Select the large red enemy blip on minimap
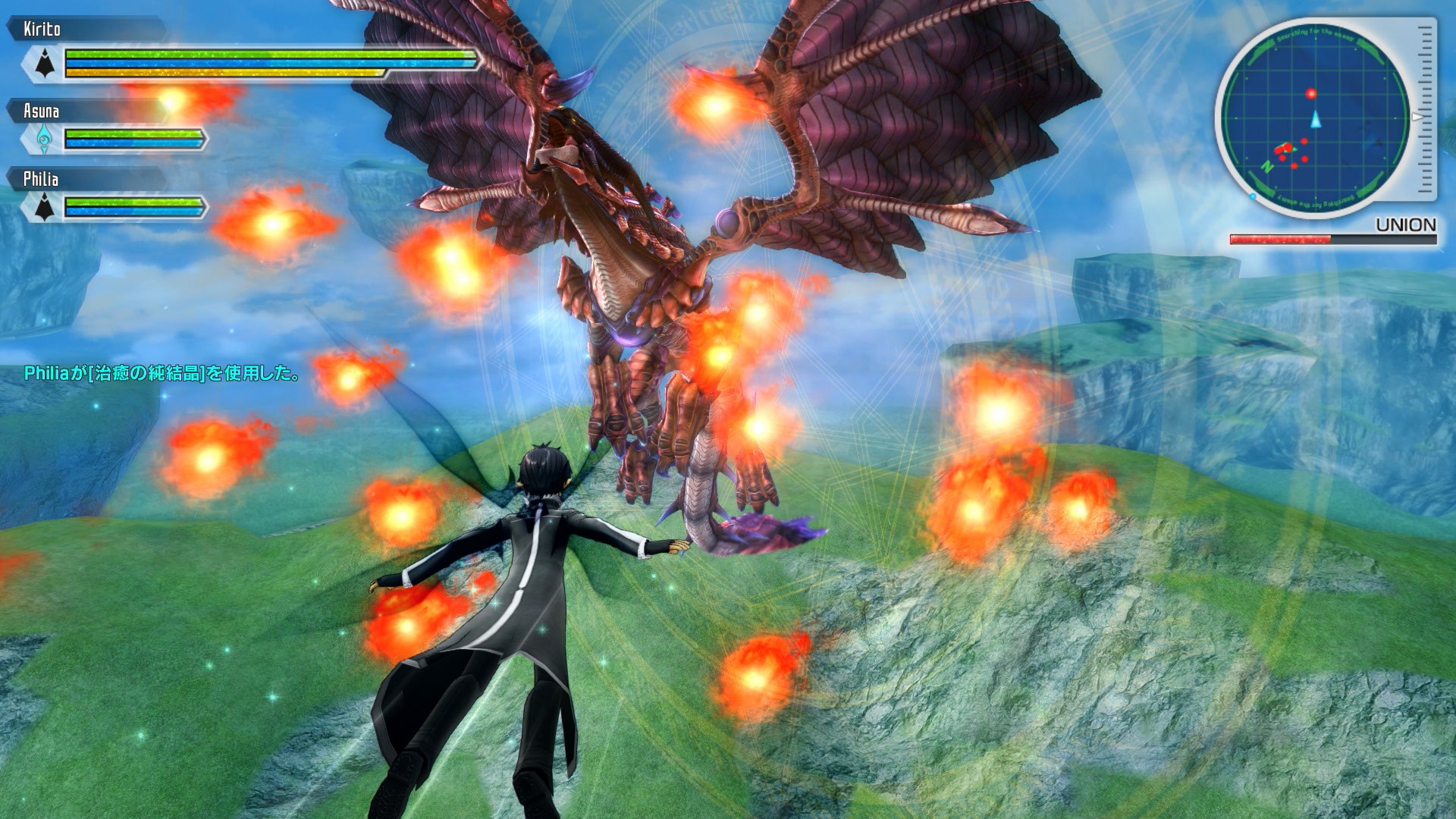 pos(1311,93)
